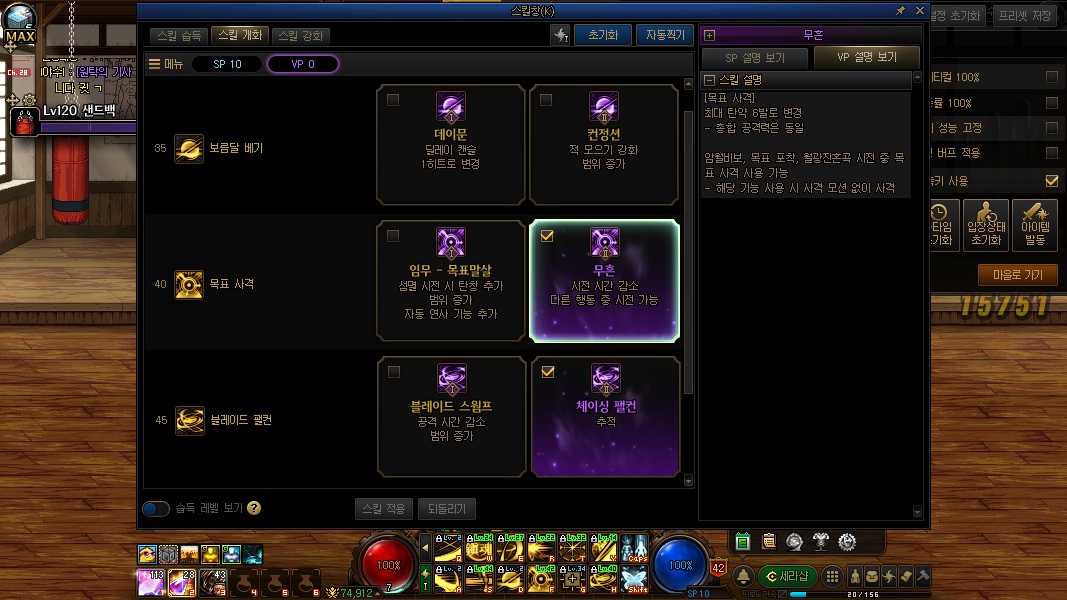Choose the 자동찍기 auto-assign button
This screenshot has height=600, width=1067.
tap(664, 35)
